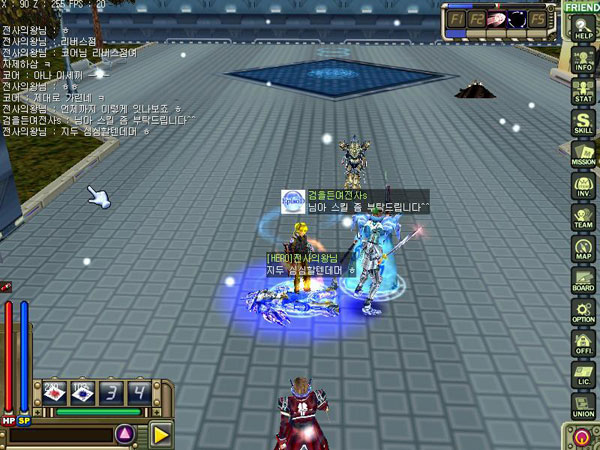This screenshot has width=600, height=450.
Task: Show the INFO character panel
Action: click(581, 59)
